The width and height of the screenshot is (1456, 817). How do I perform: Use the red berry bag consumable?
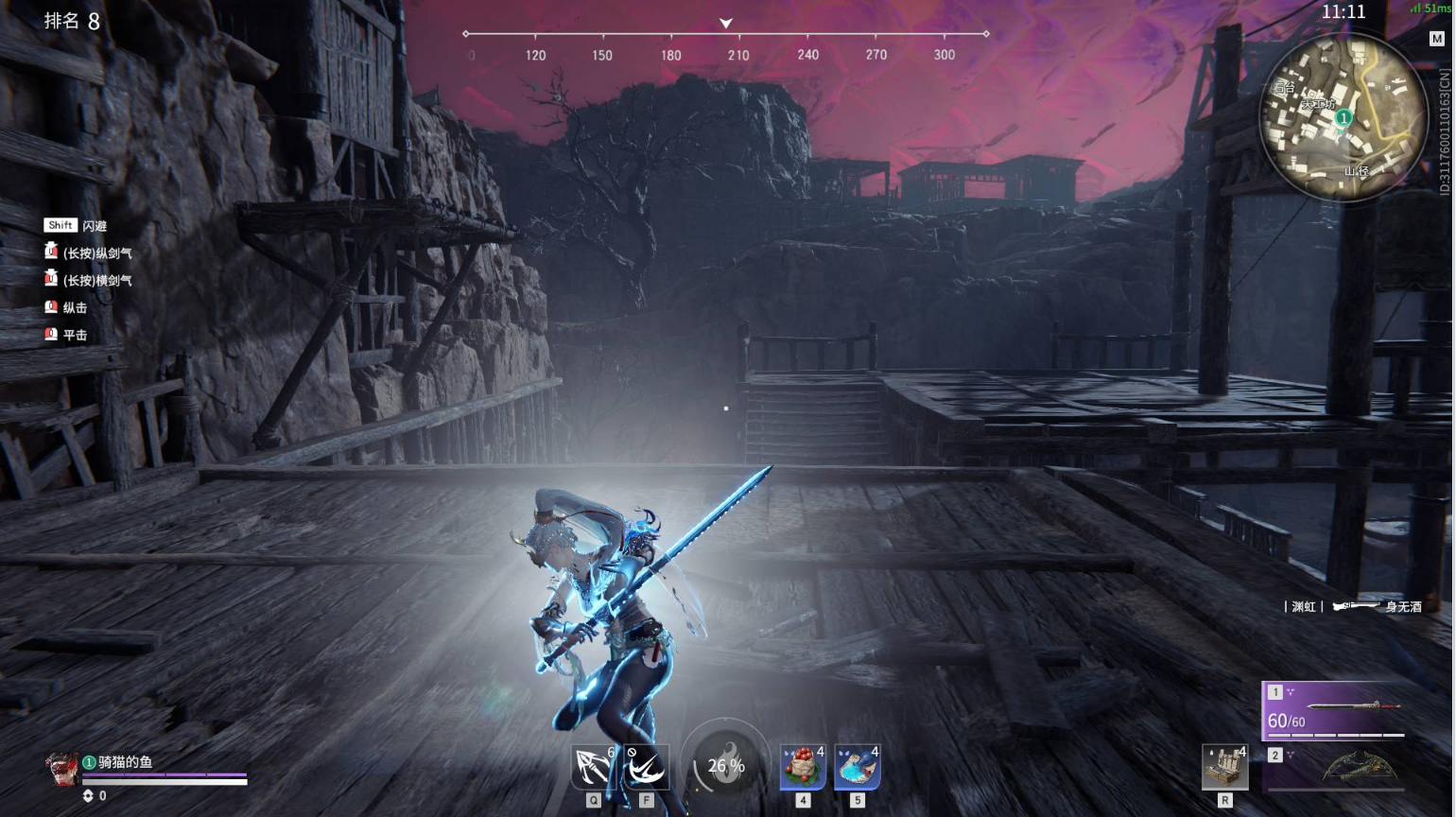[803, 766]
